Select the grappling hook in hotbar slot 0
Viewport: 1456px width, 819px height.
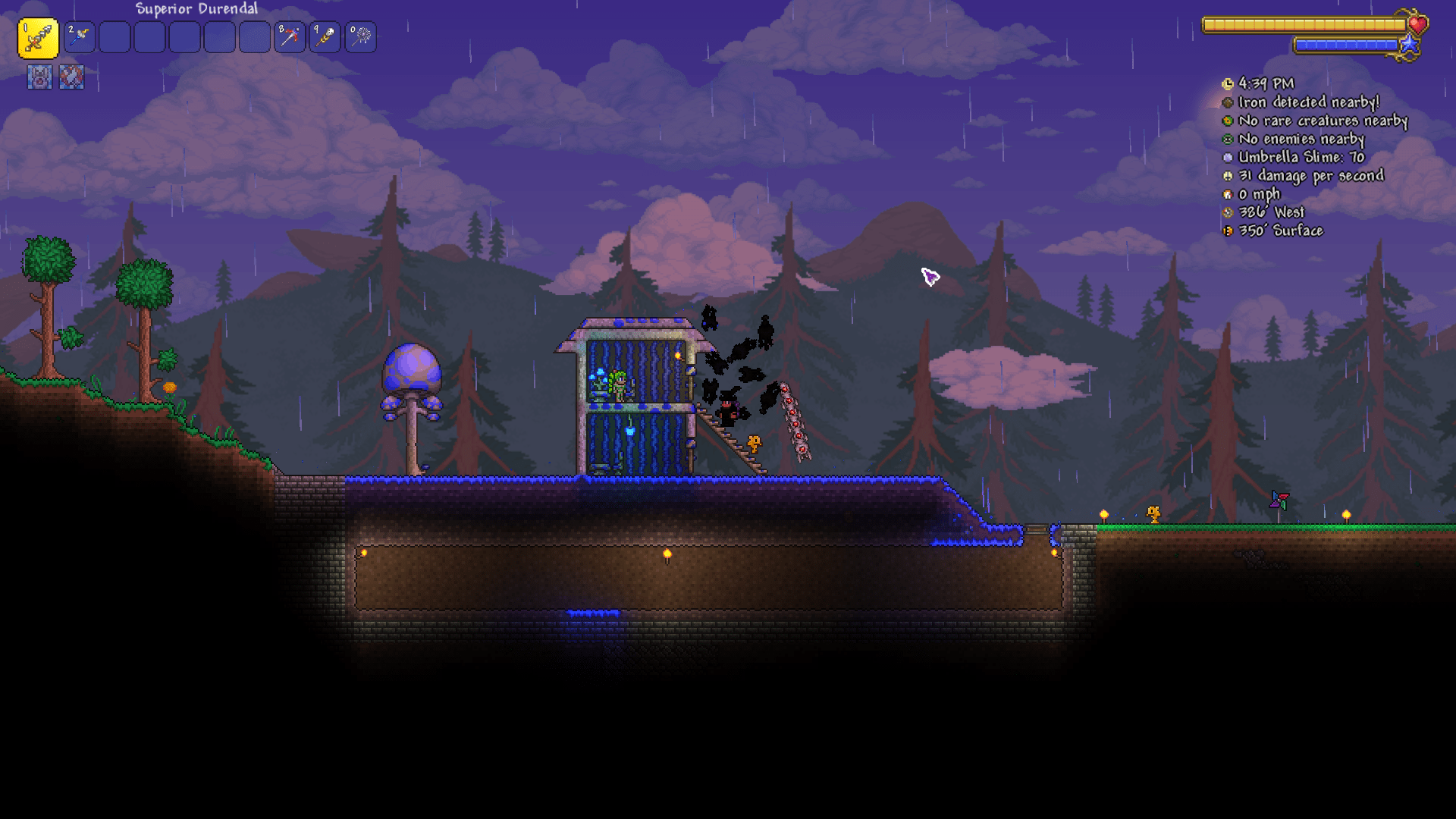click(x=360, y=38)
